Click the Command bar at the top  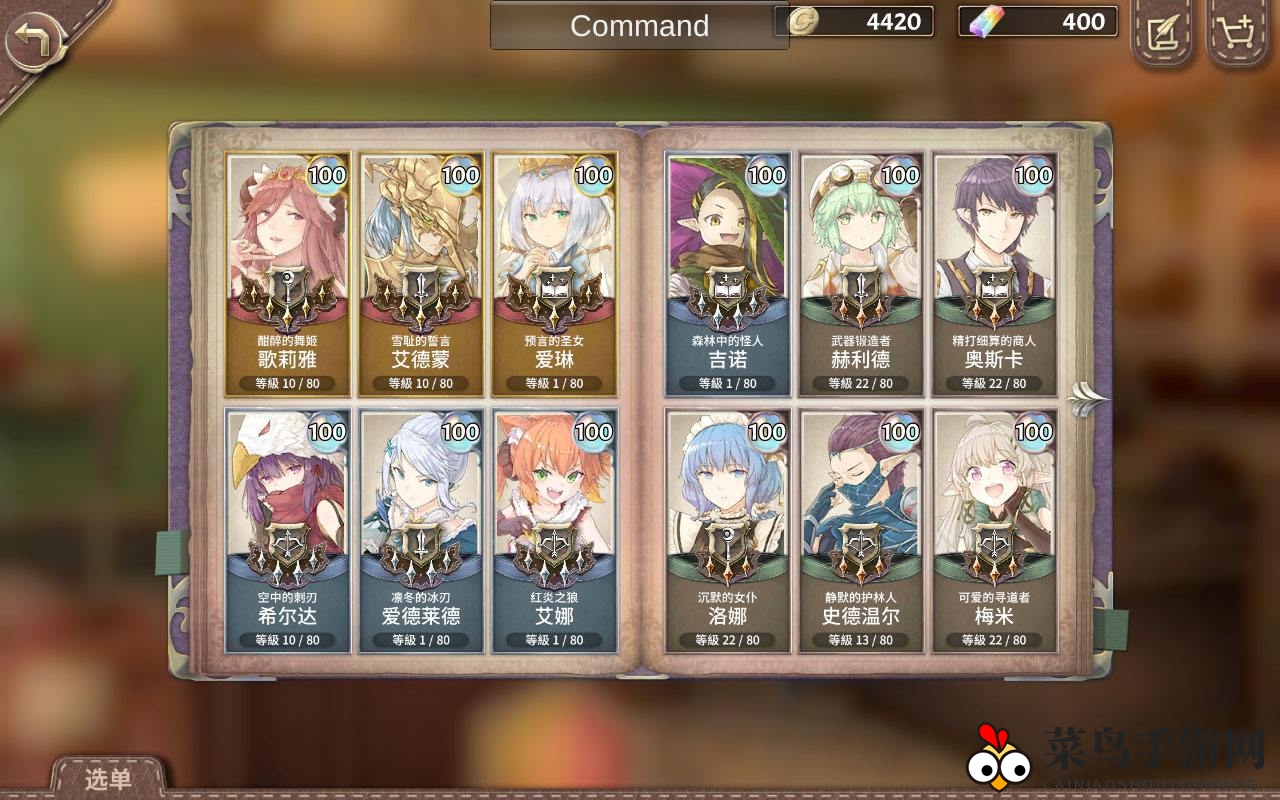638,27
